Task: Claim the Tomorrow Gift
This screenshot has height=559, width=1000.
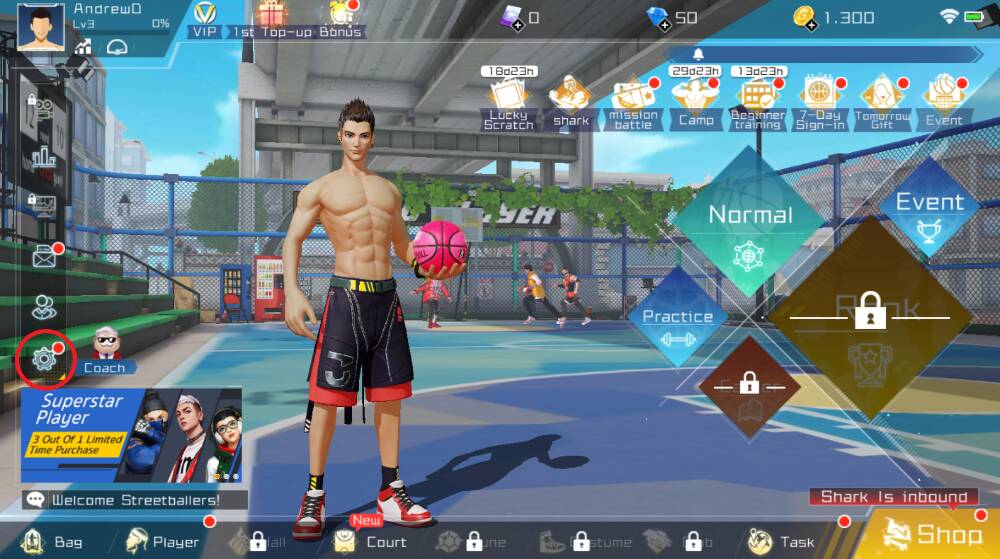Action: point(882,102)
